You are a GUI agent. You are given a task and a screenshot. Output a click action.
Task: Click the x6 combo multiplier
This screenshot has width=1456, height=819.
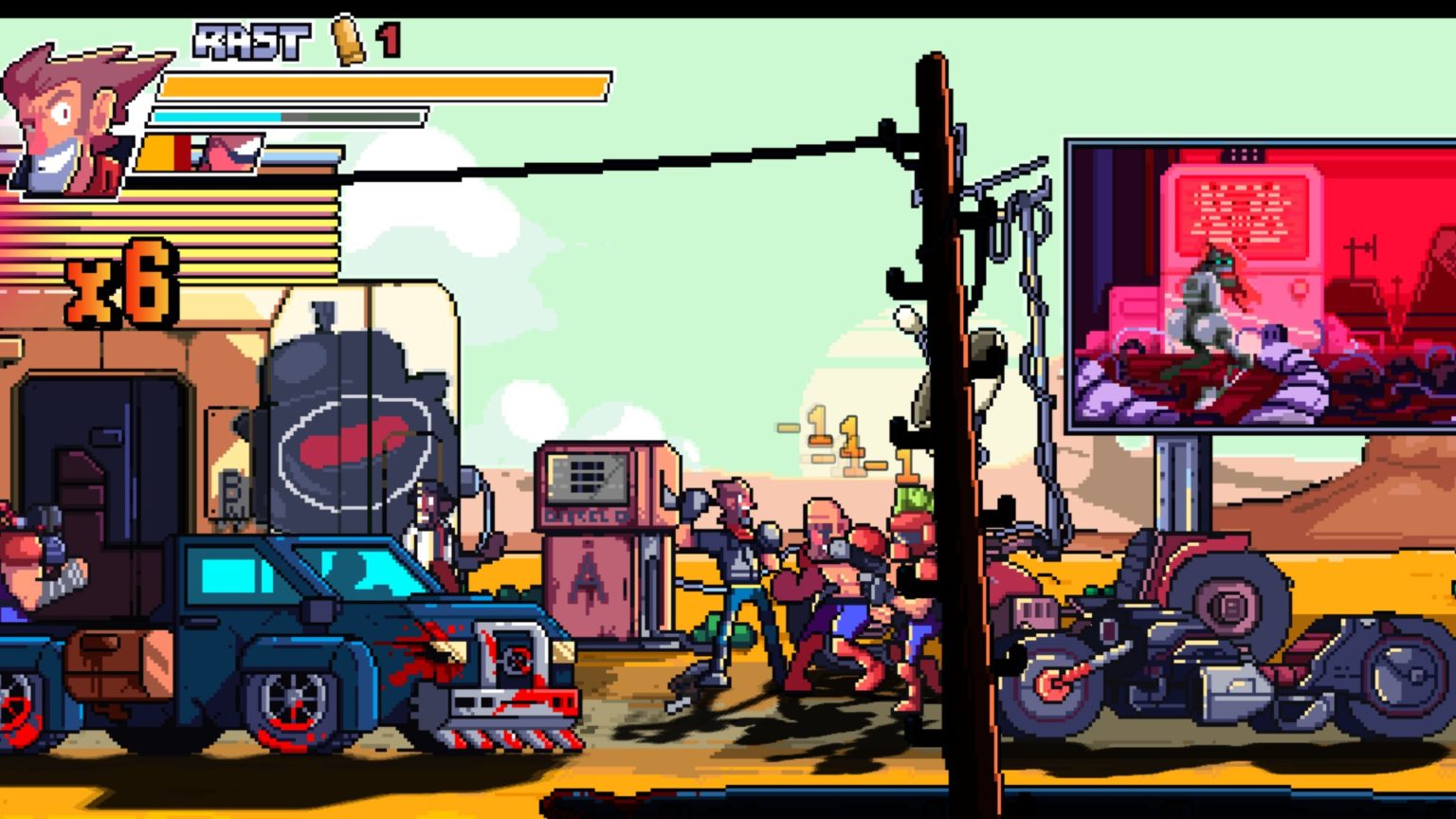tap(114, 284)
